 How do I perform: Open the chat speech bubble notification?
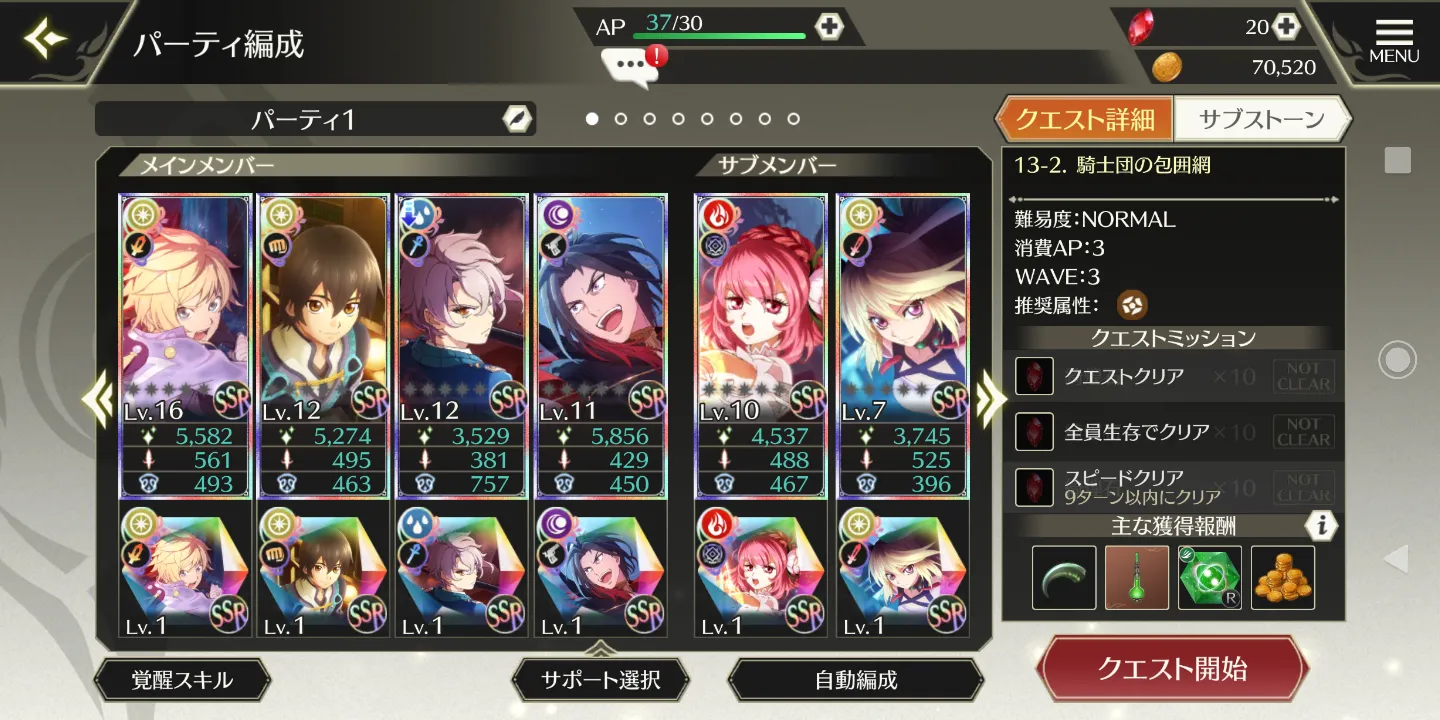coord(632,66)
